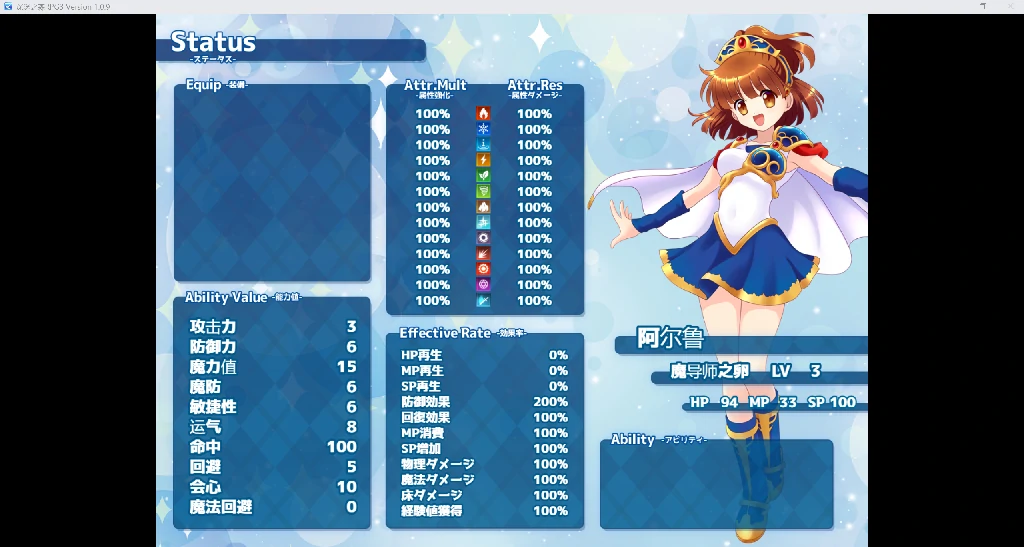Select the tornado wind attribute icon
Image resolution: width=1024 pixels, height=547 pixels.
click(x=484, y=192)
